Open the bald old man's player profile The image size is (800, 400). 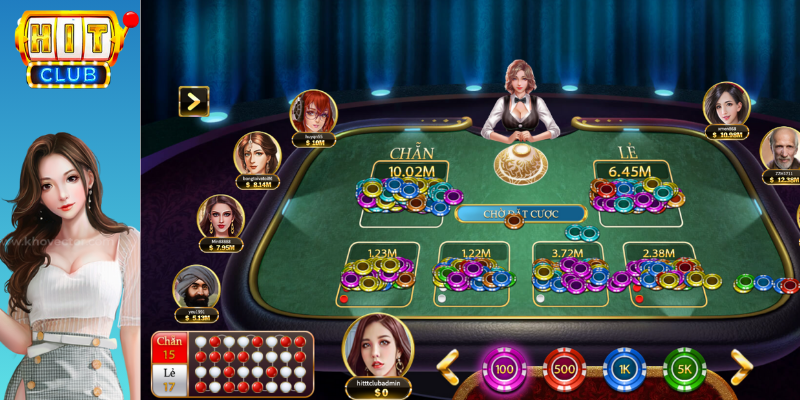(782, 151)
